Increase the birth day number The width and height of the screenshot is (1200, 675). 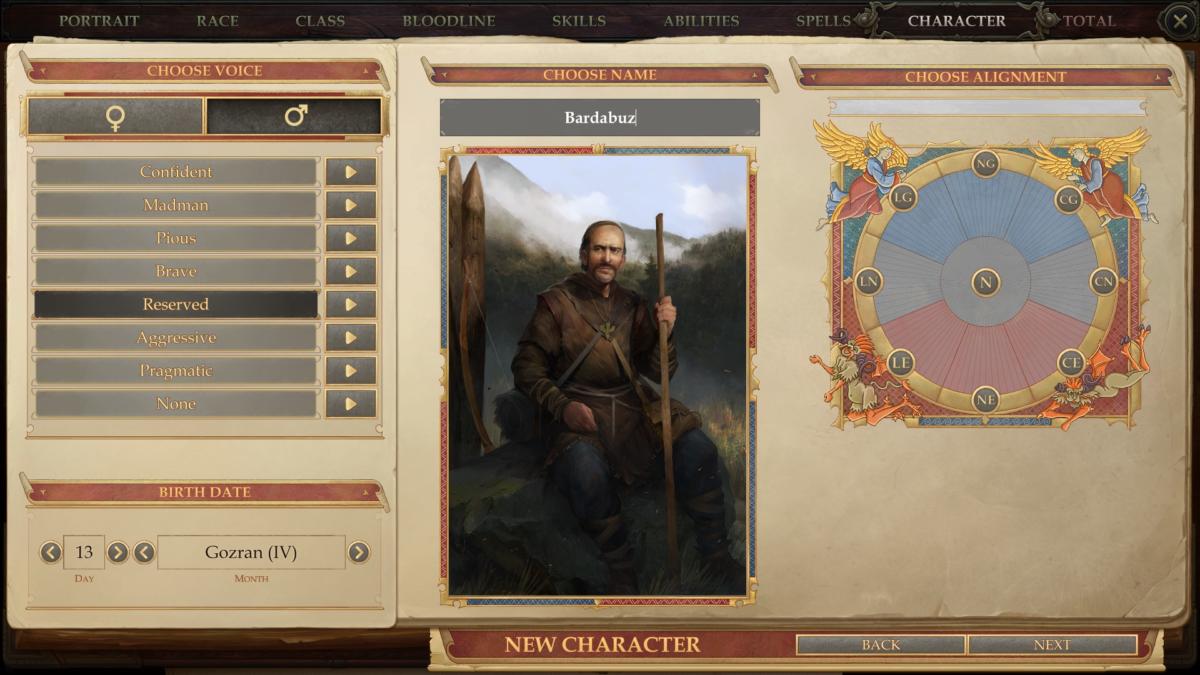(118, 552)
